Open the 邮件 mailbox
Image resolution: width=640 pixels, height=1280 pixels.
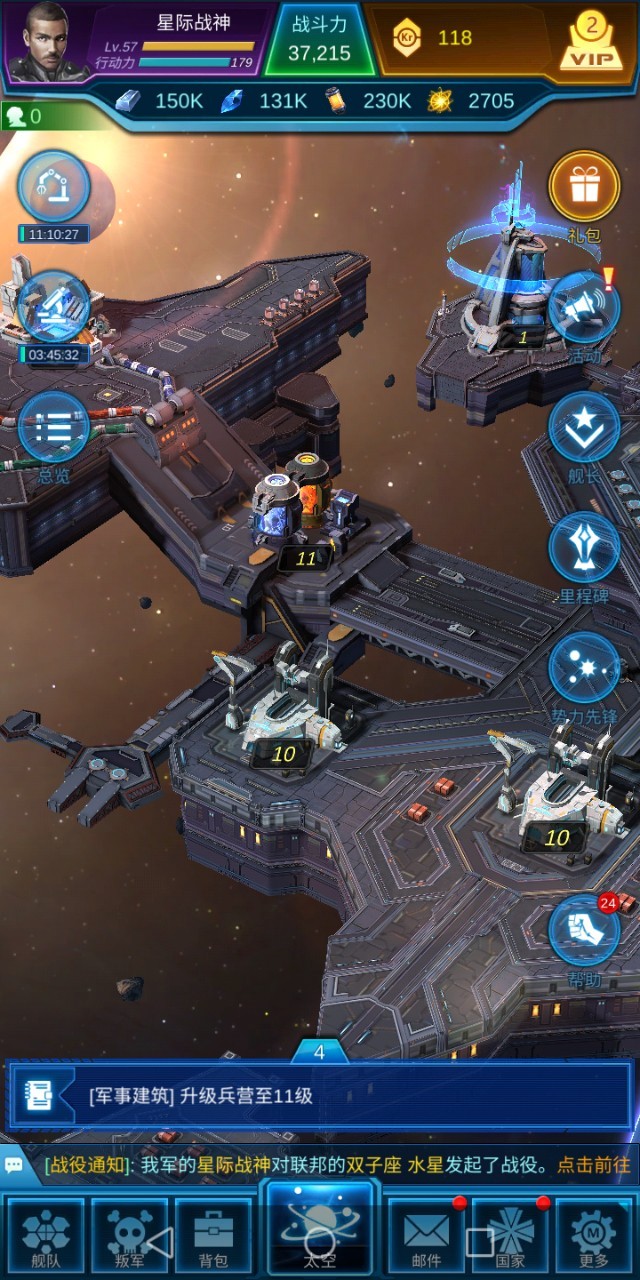[427, 1236]
